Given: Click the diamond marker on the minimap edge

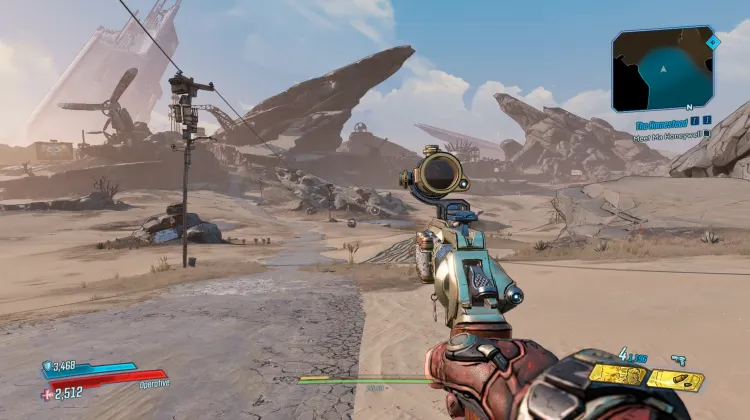Looking at the screenshot, I should click(x=712, y=43).
